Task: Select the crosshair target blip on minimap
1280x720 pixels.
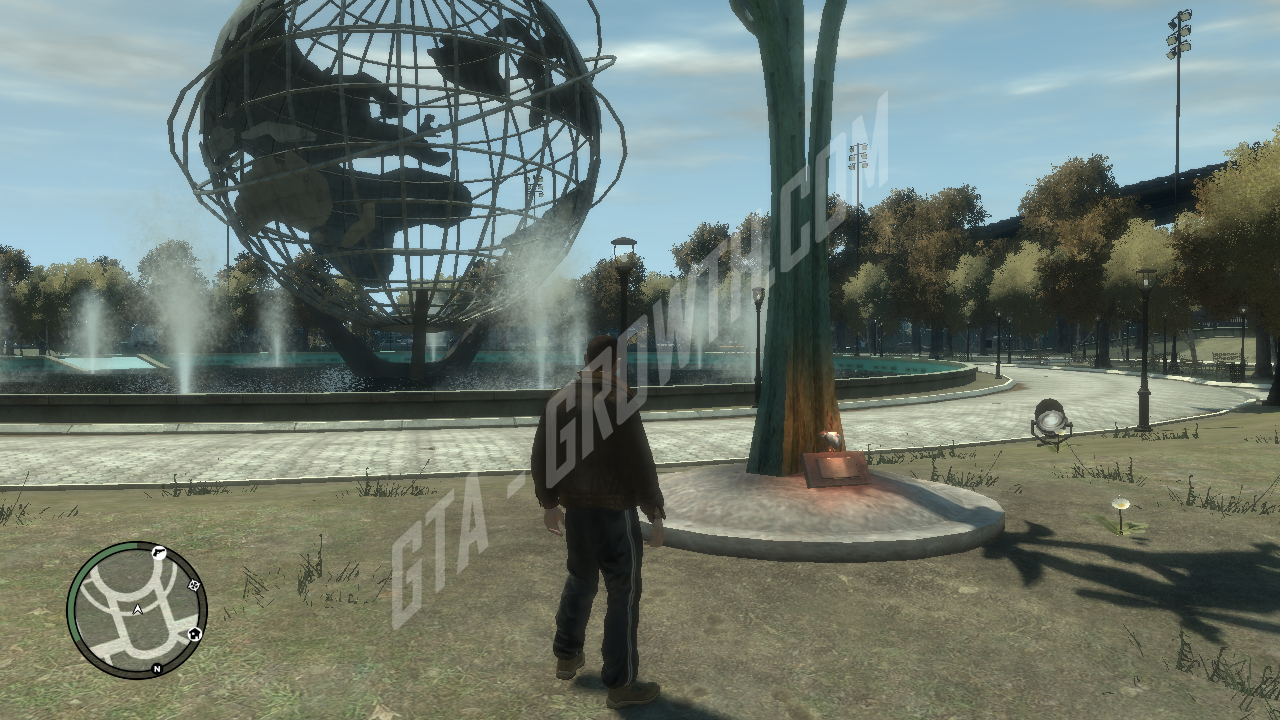Action: click(x=193, y=585)
